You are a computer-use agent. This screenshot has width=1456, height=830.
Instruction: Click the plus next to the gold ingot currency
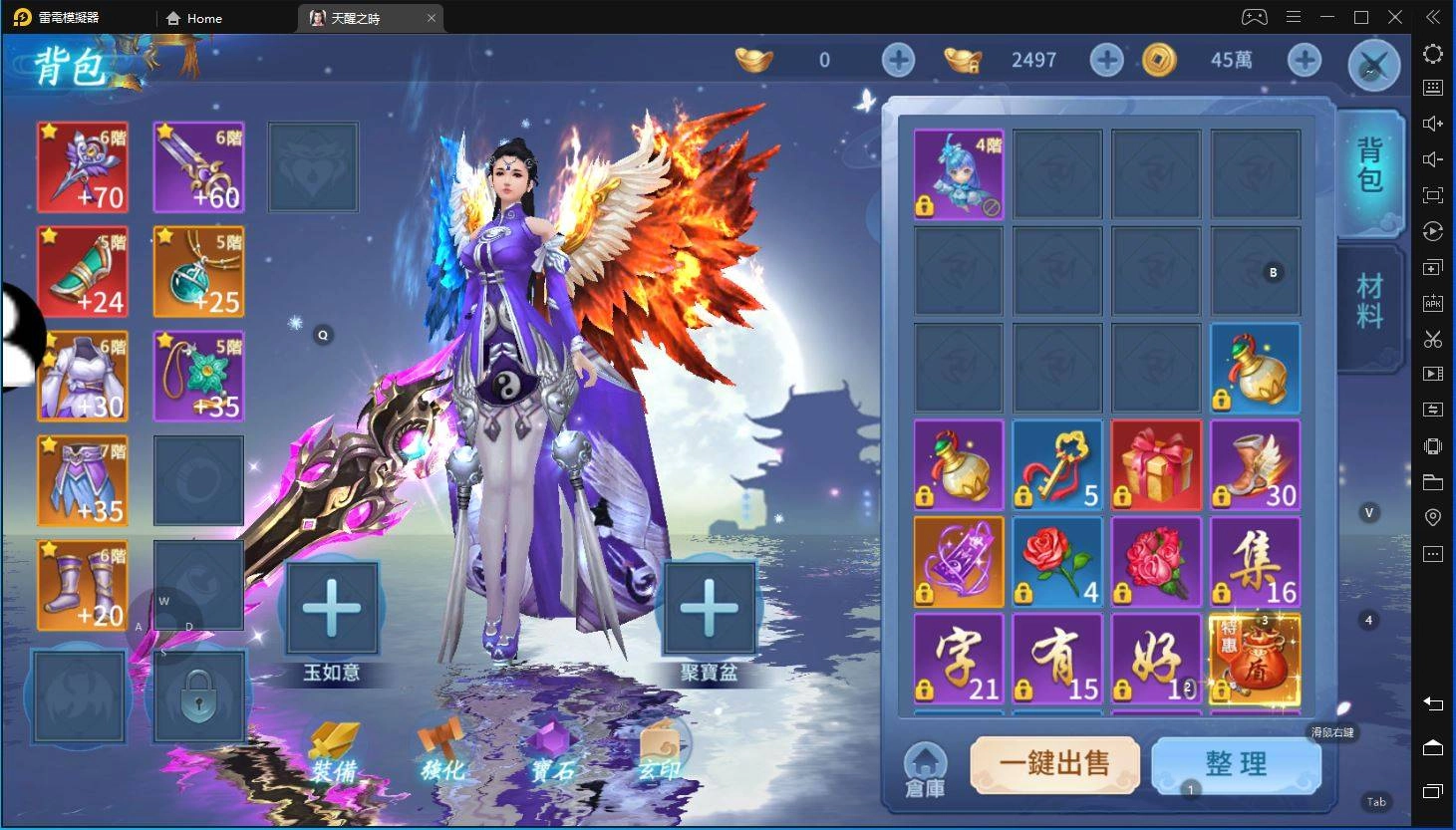897,60
